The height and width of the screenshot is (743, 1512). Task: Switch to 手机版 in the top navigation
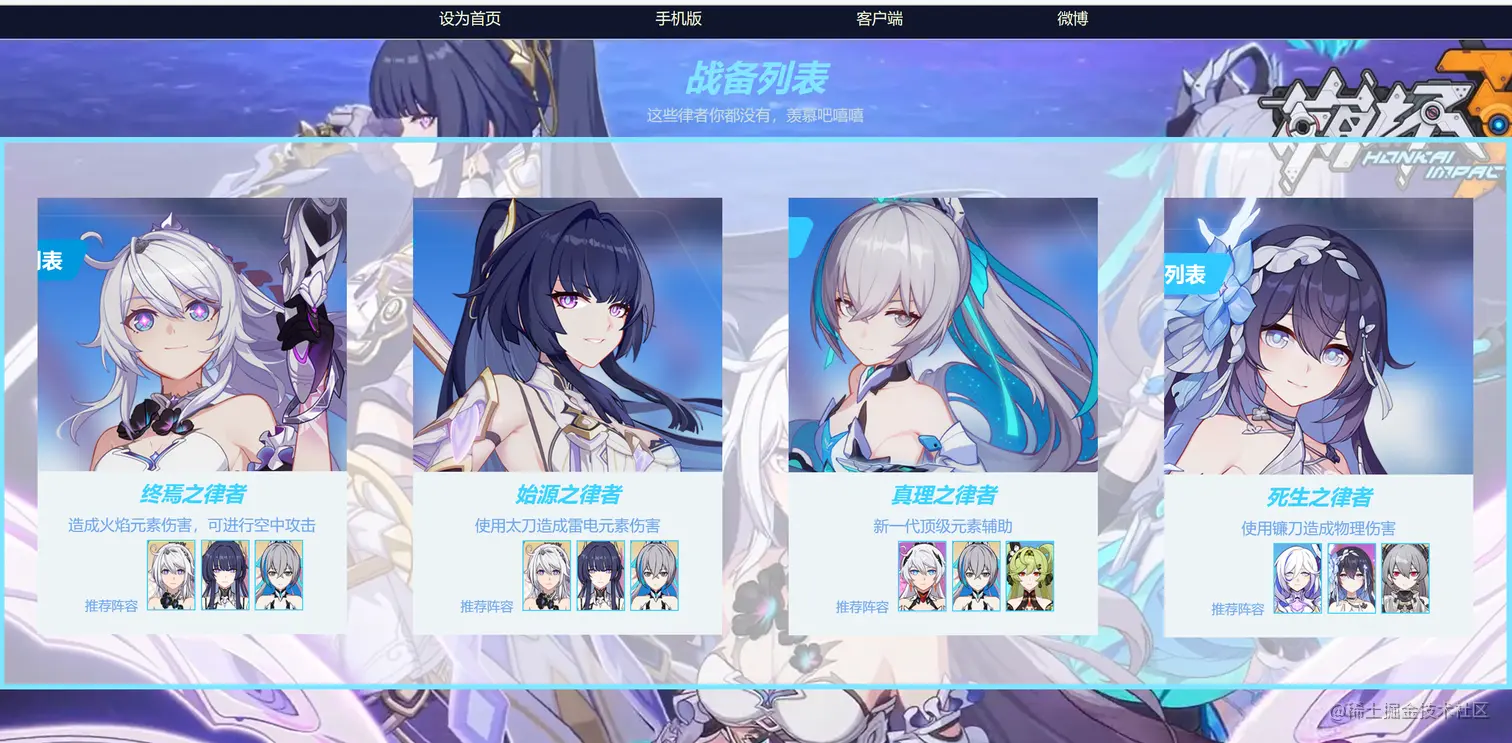coord(678,17)
